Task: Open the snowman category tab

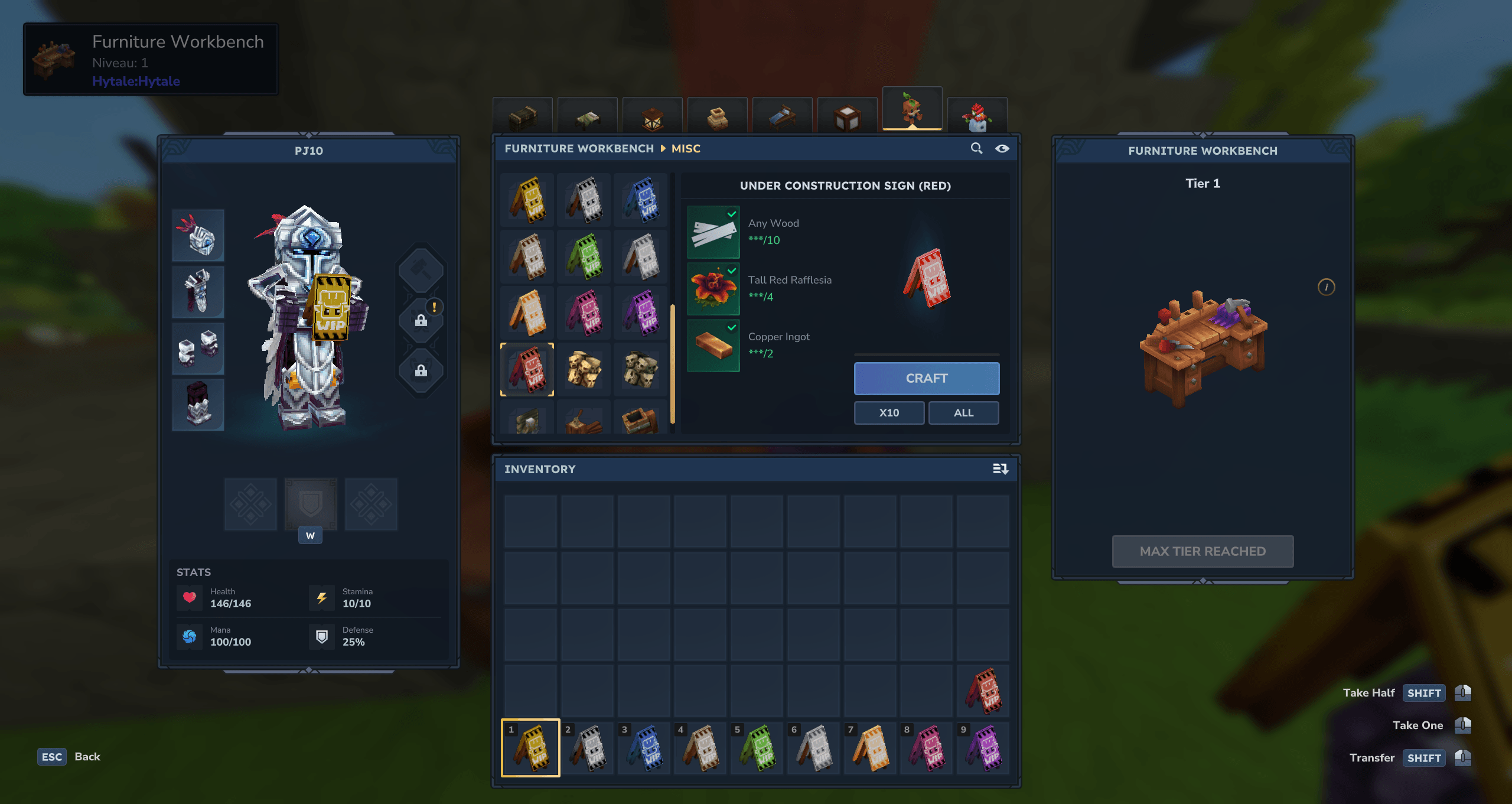Action: pyautogui.click(x=977, y=116)
